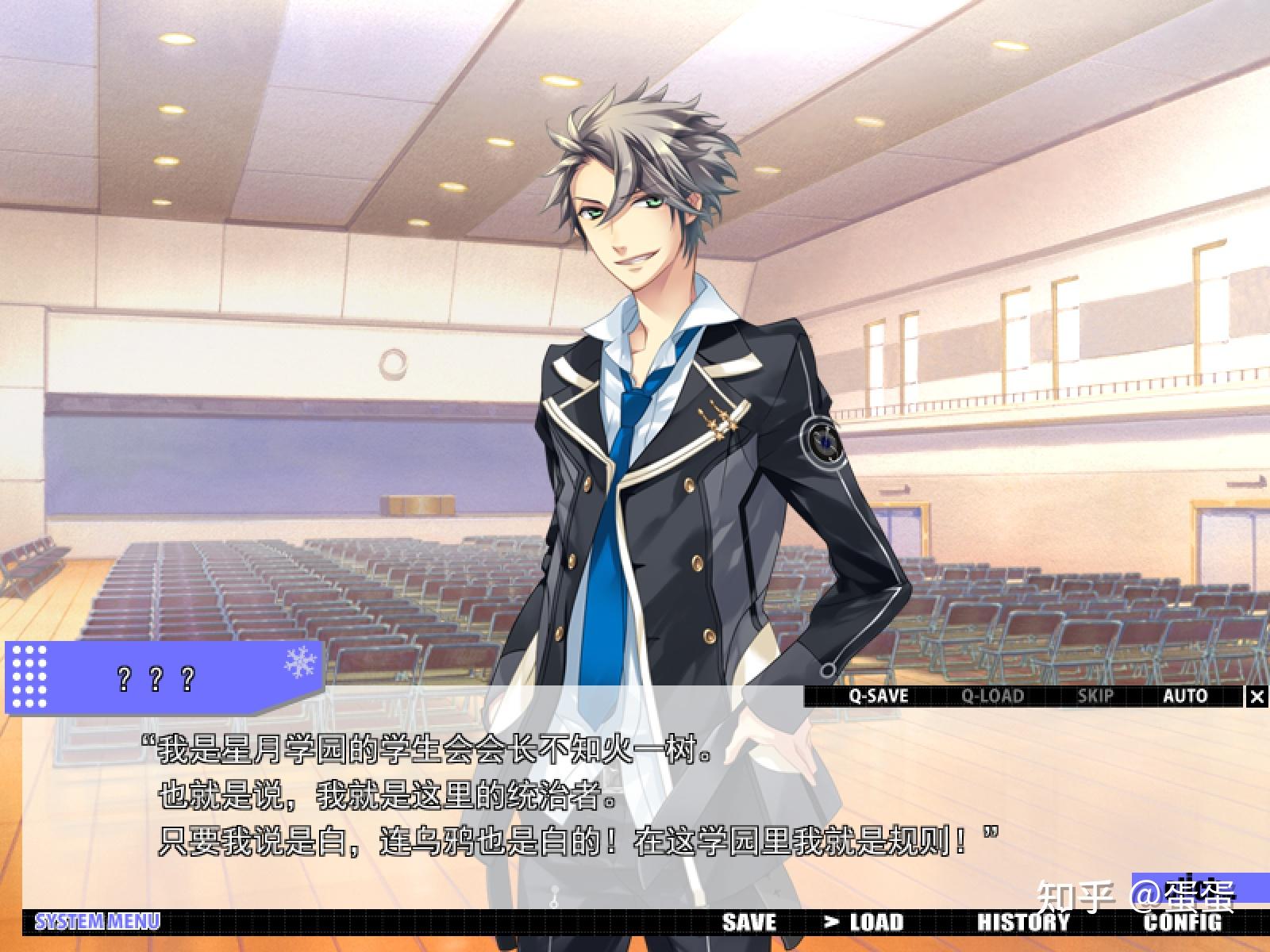This screenshot has height=952, width=1270.
Task: Click the Q-SAVE quick save button
Action: pyautogui.click(x=878, y=697)
